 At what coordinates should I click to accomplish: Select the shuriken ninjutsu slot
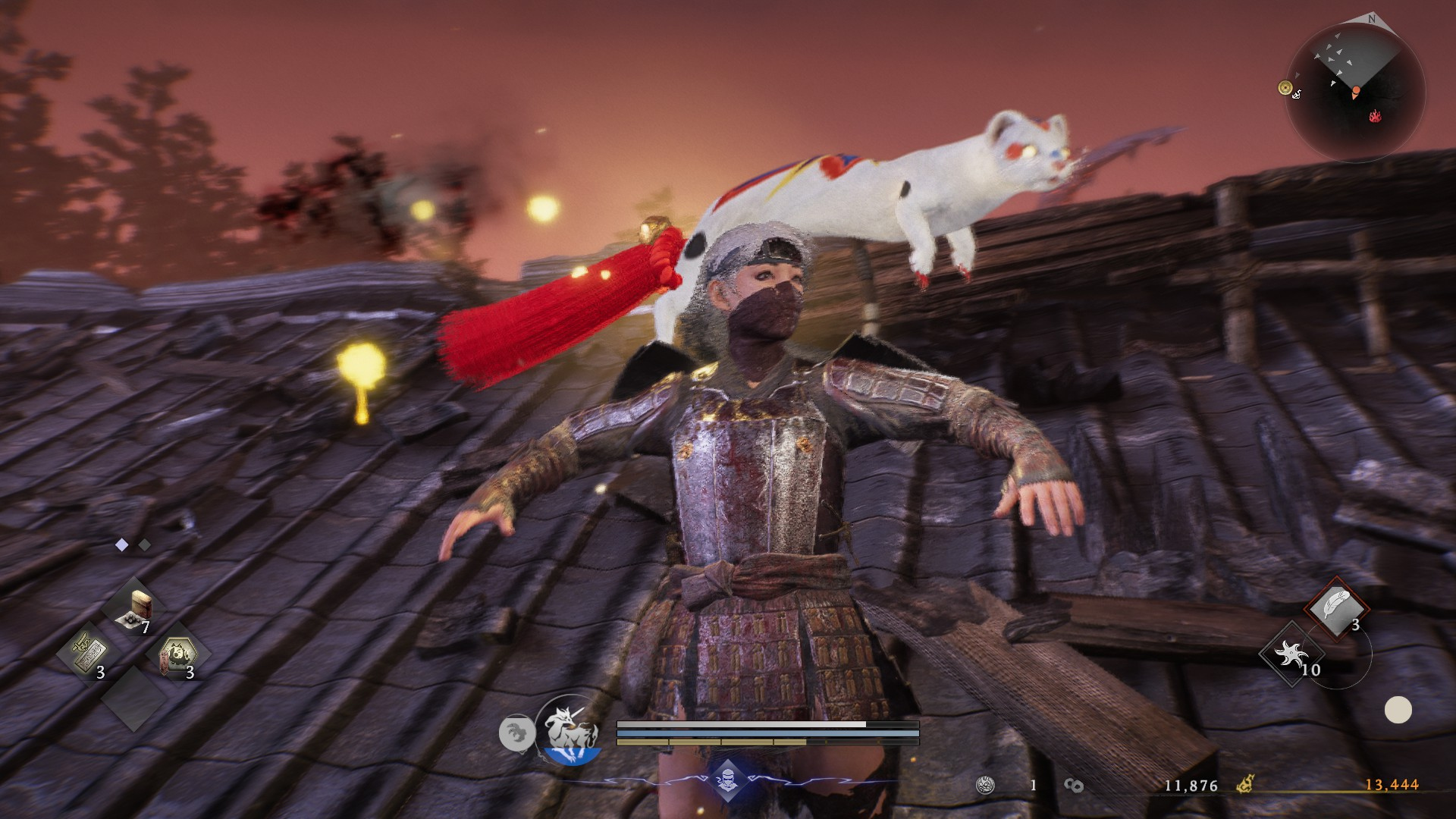pos(1291,654)
